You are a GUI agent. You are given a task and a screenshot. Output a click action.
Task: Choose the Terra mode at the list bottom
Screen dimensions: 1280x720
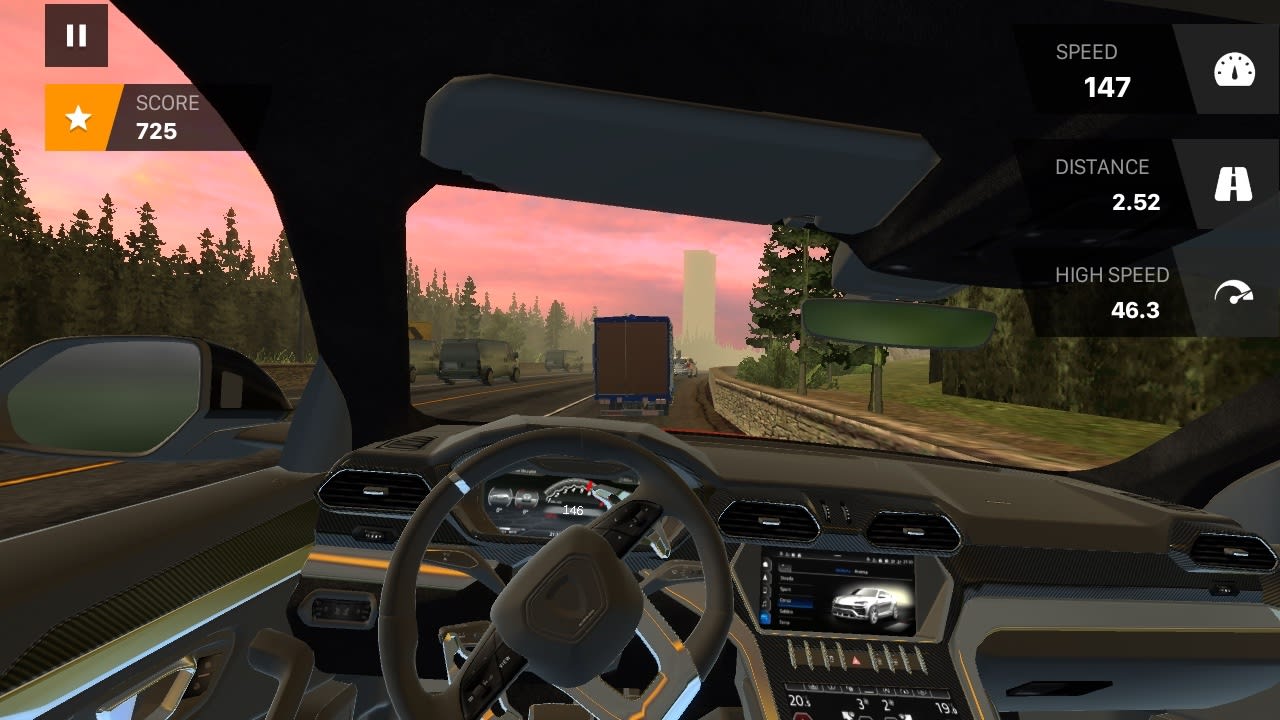786,622
